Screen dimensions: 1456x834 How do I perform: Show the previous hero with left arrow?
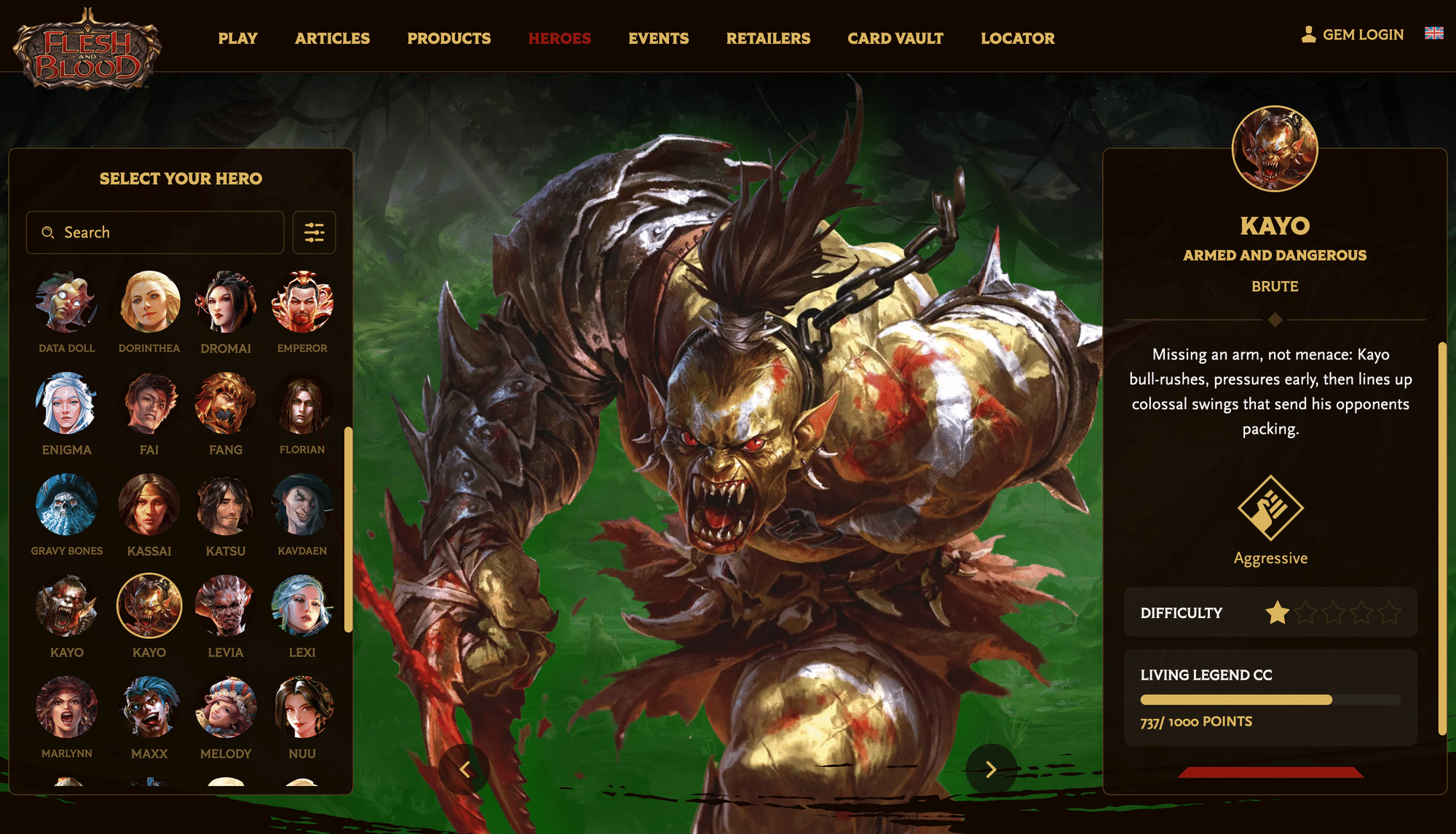[464, 769]
